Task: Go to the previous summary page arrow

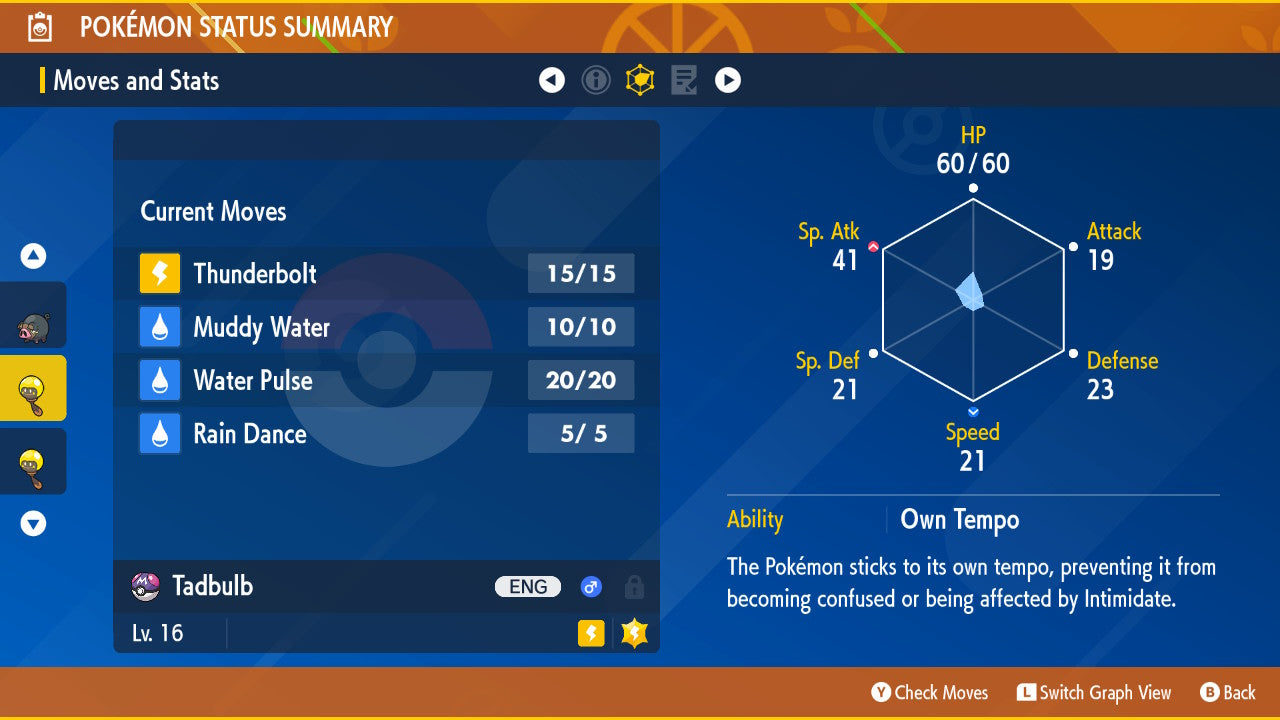Action: (552, 80)
